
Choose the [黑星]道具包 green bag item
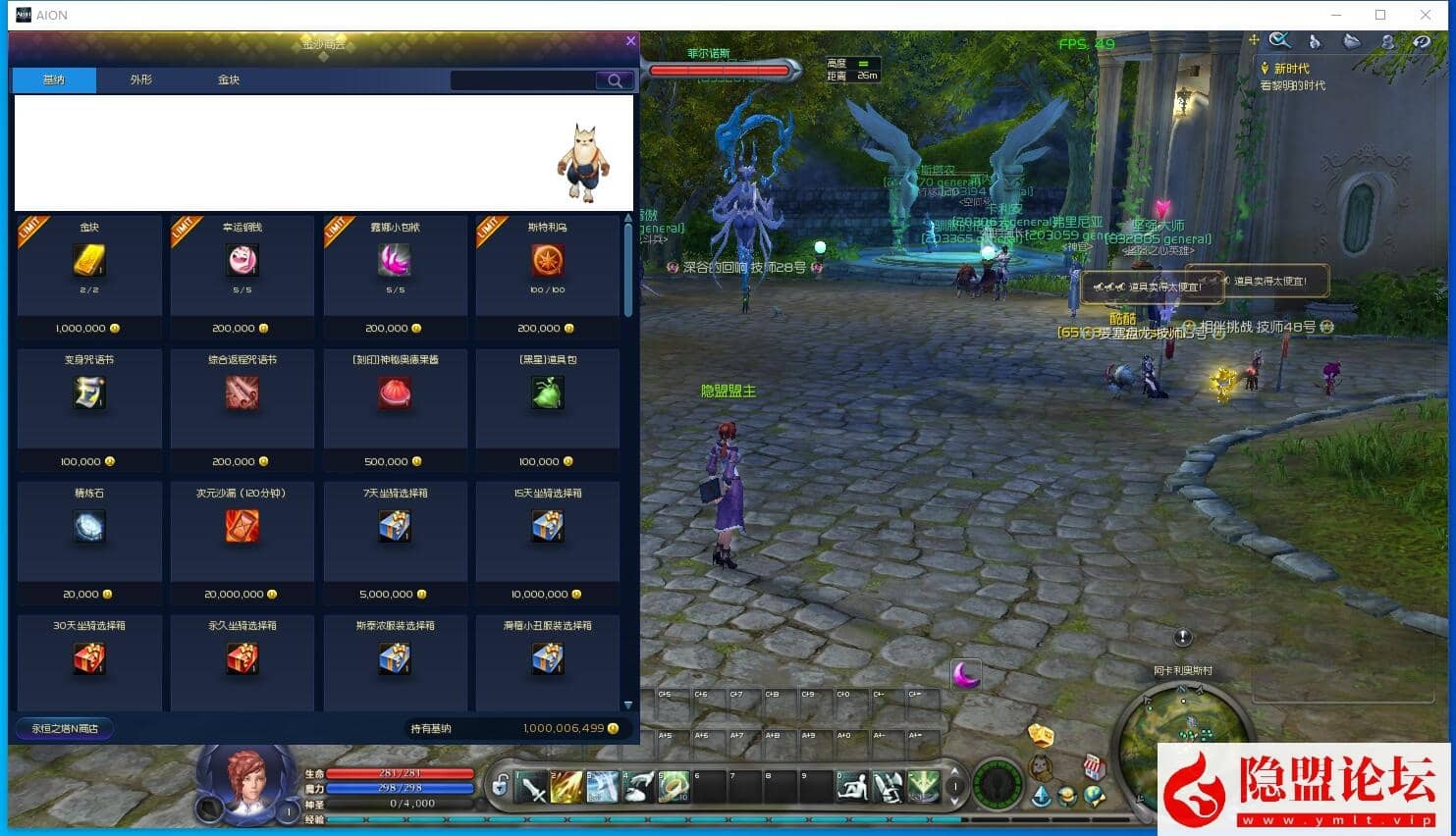tap(548, 393)
